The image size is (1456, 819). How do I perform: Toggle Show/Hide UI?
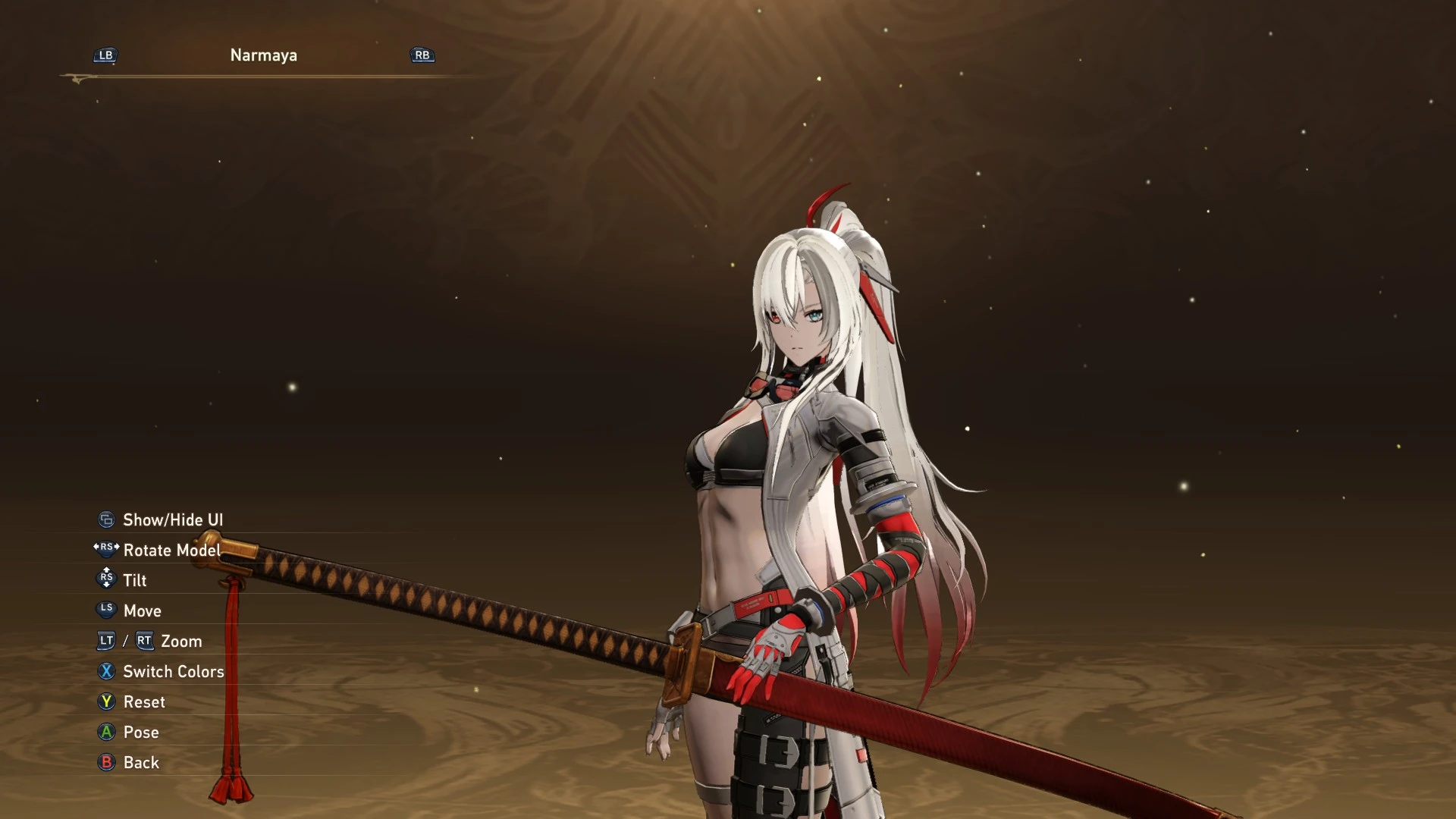174,519
